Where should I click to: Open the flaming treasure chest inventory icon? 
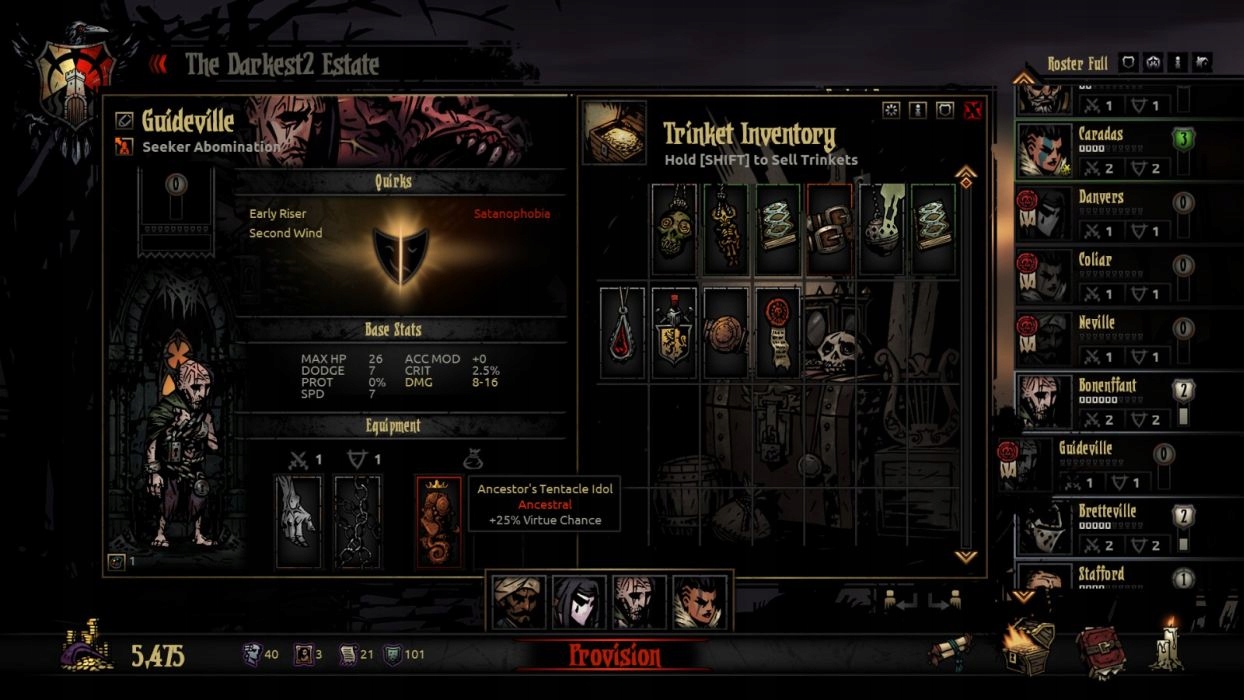point(1029,646)
